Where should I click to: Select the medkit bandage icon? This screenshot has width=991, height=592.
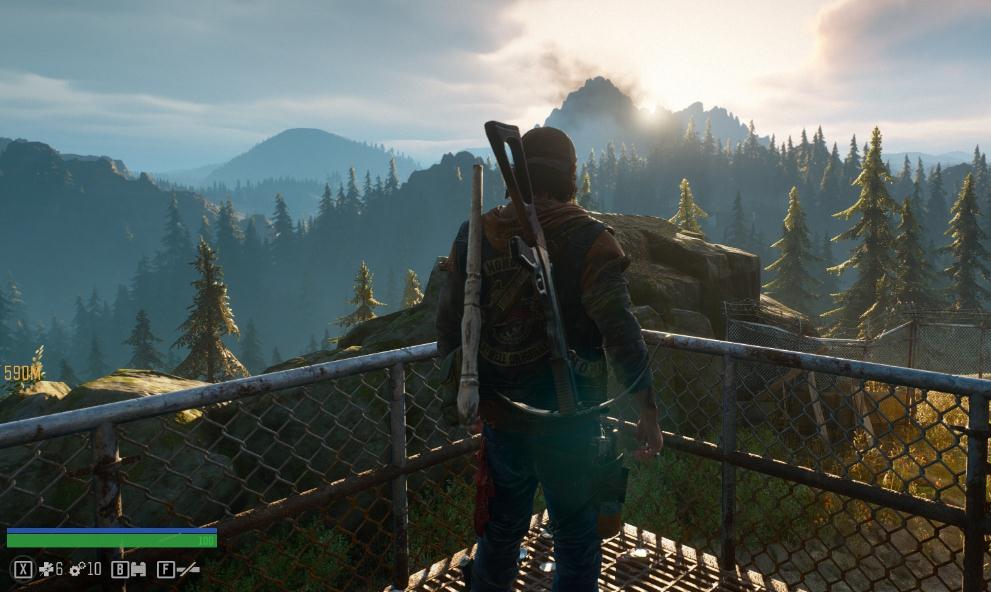tap(45, 569)
